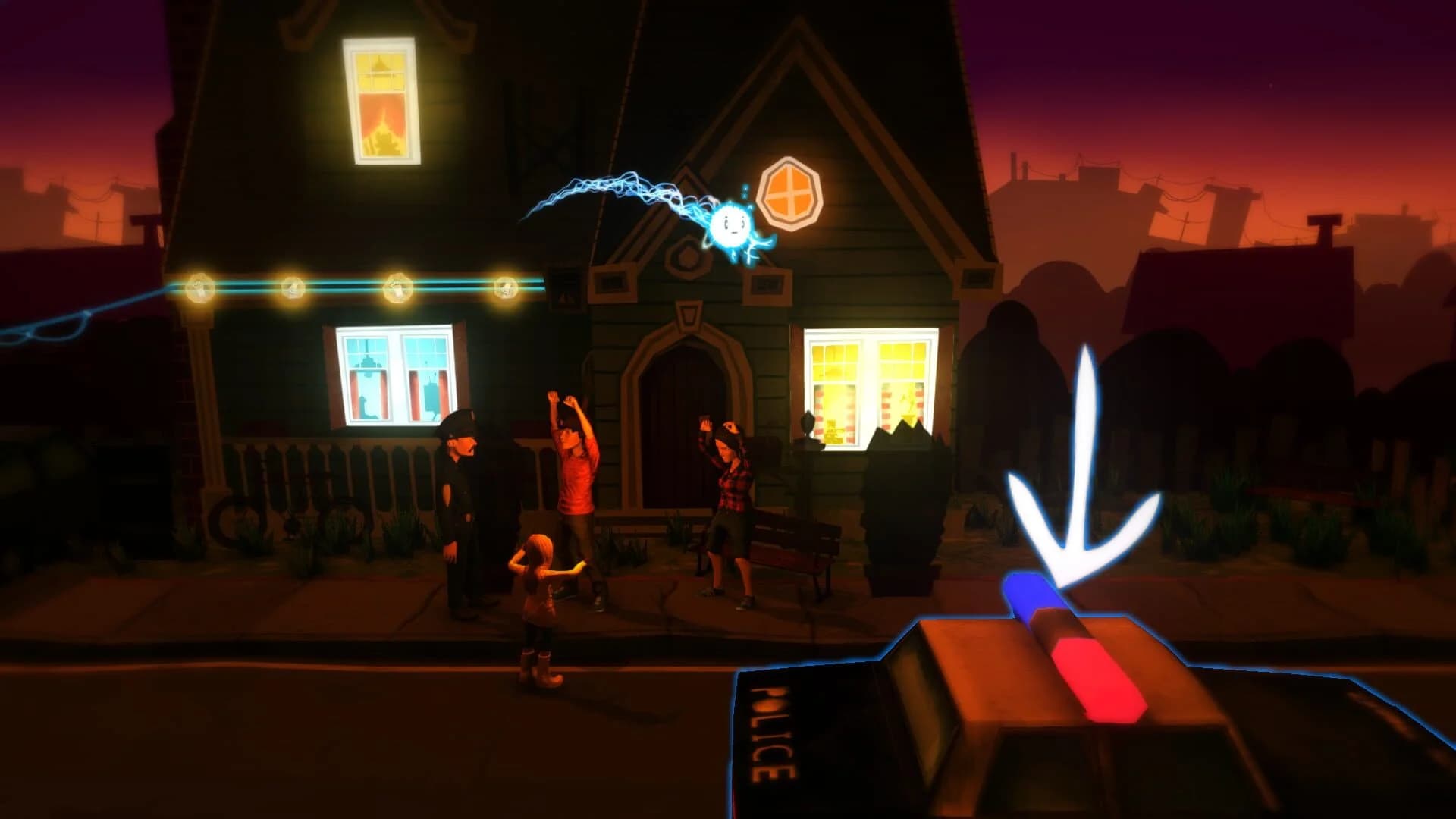
Task: Select the glowing blue spirit orb
Action: coord(730,226)
